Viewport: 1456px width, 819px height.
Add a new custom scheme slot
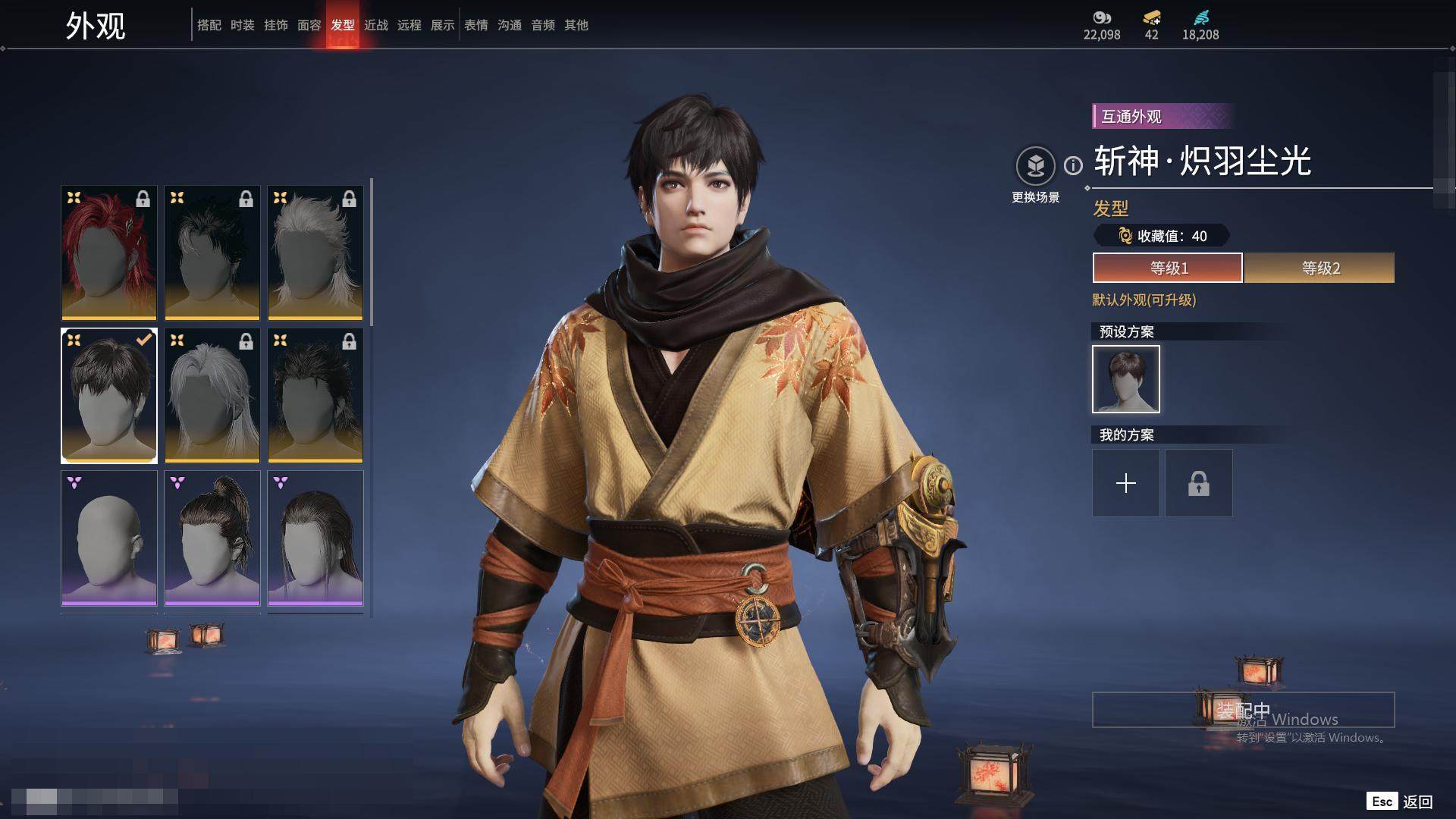1126,483
